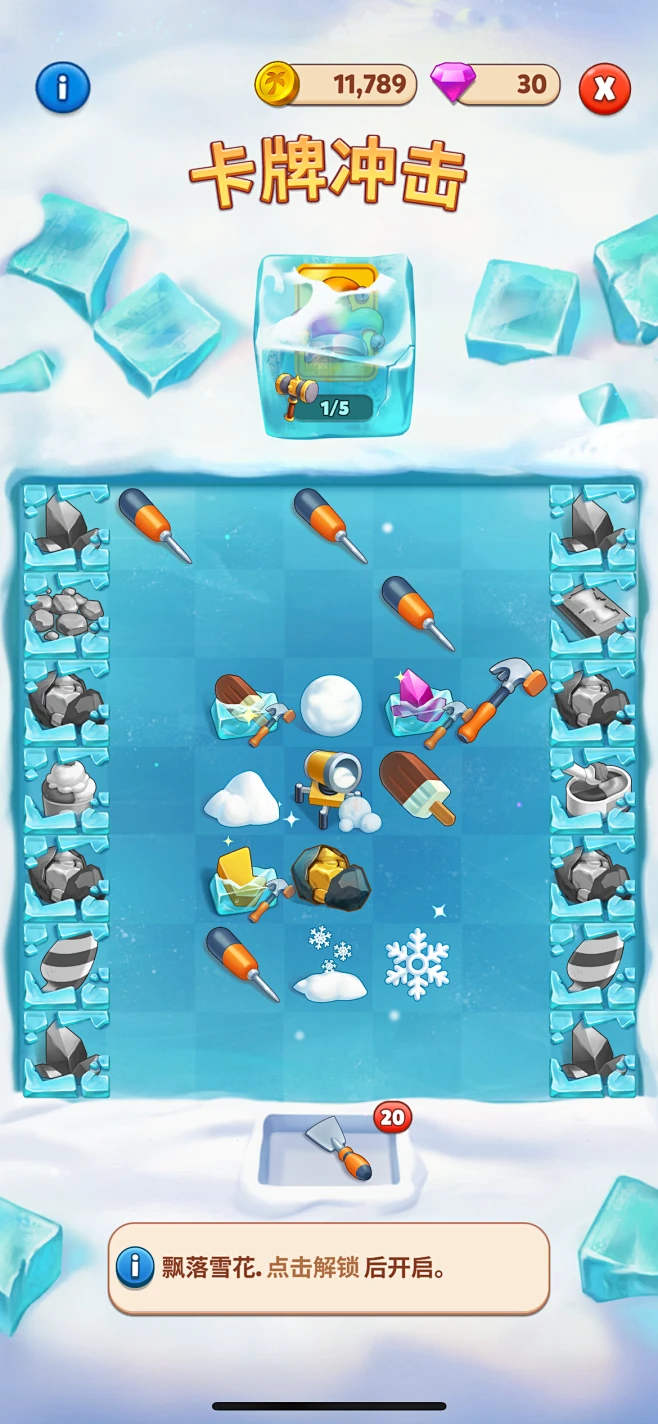Tap the pink gem balance
658x1424 pixels.
pos(496,85)
